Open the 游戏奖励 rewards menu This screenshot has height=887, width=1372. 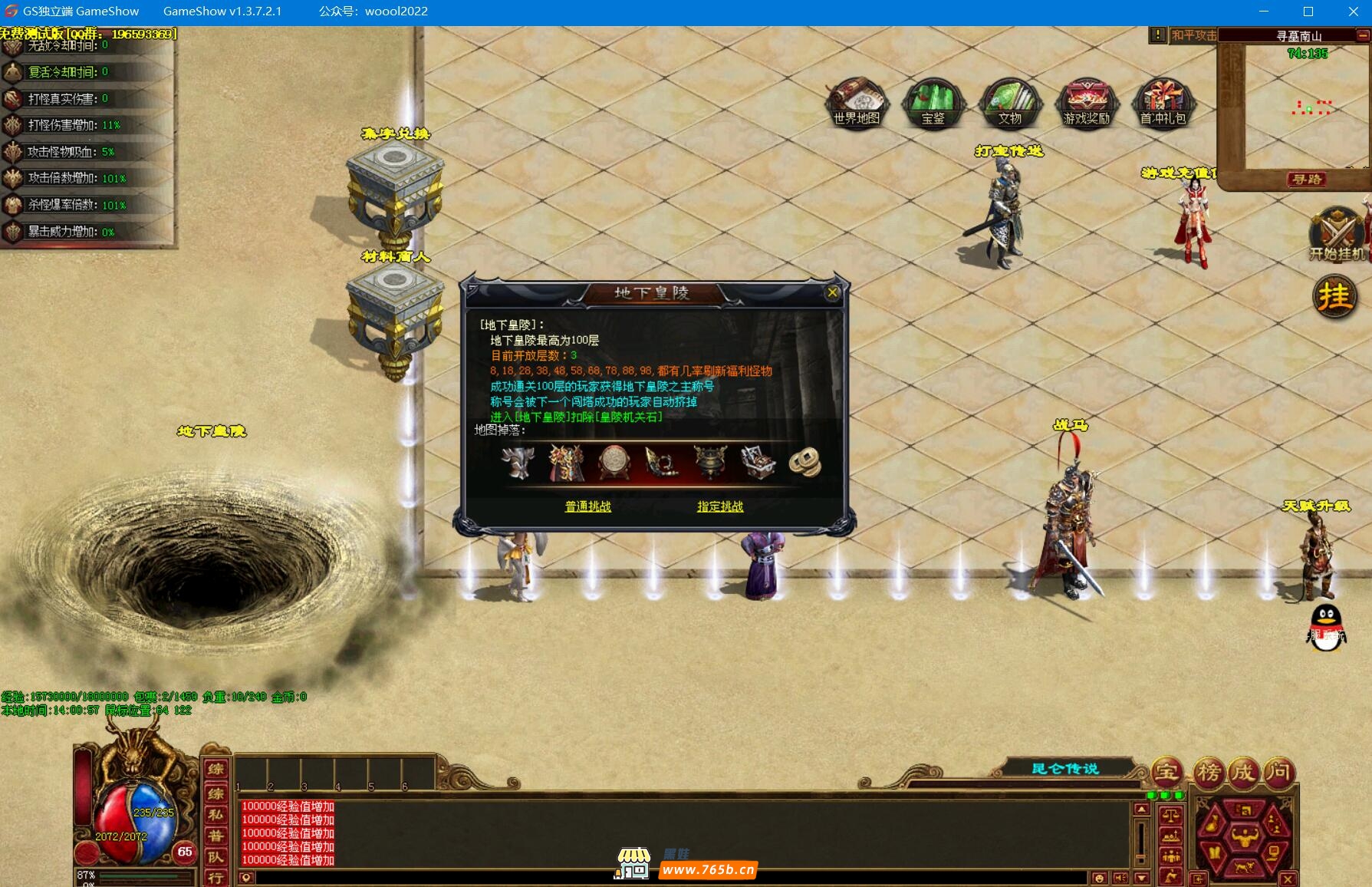(x=1086, y=101)
